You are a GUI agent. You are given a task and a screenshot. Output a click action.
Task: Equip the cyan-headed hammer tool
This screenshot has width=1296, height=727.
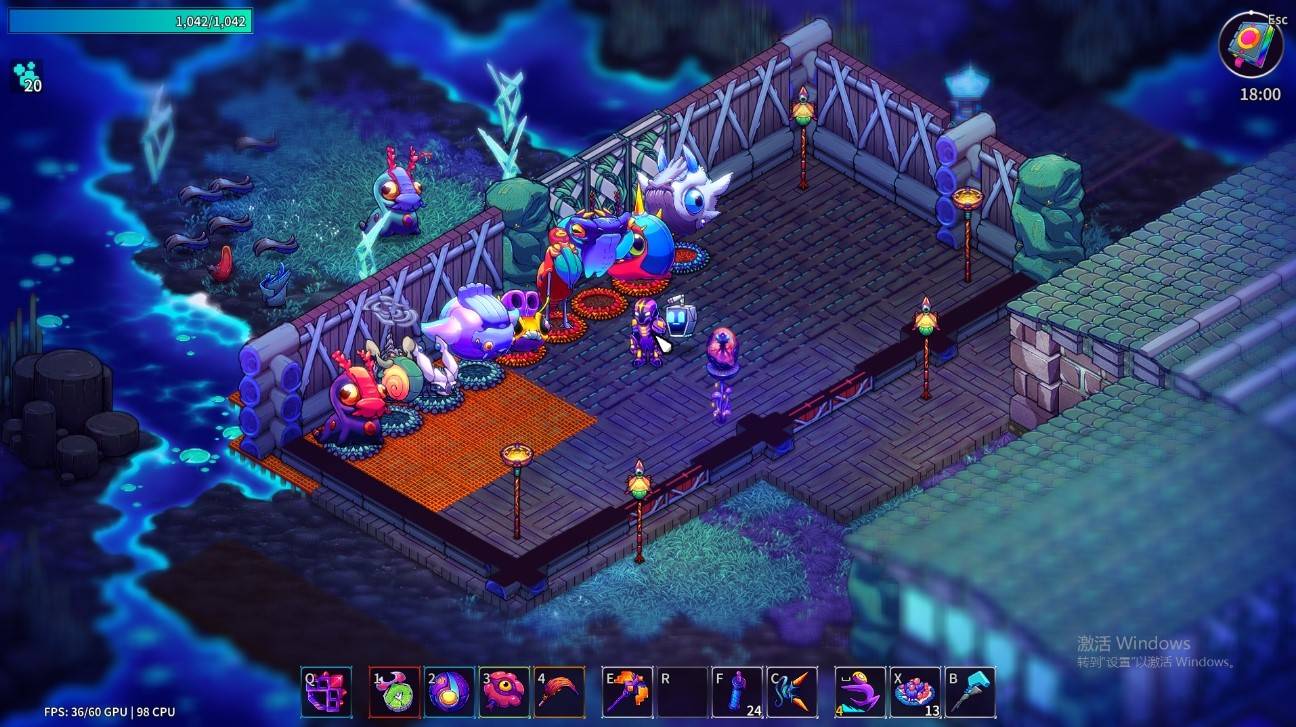(970, 692)
